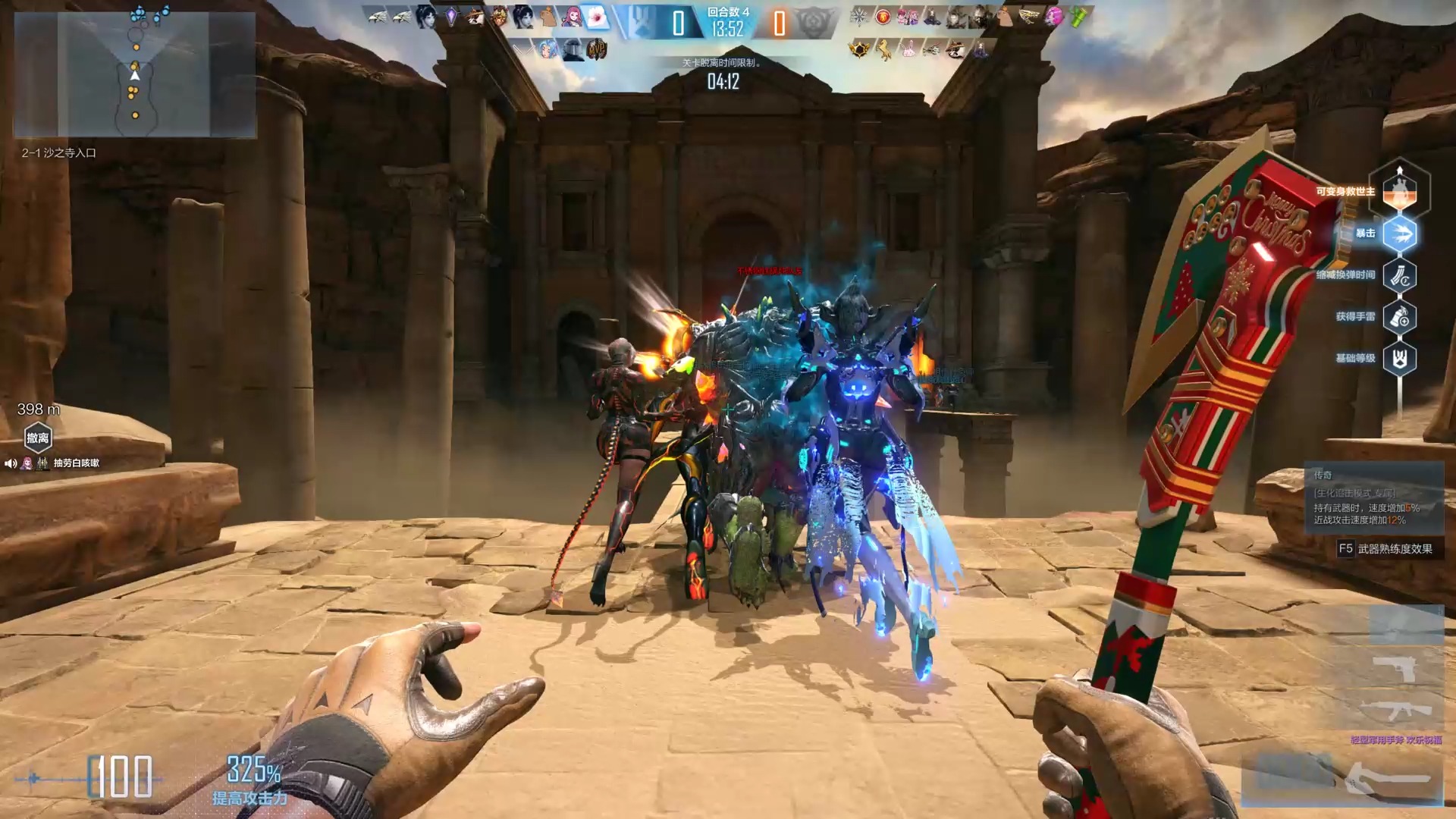Open the 基础等级 base level icon
Viewport: 1456px width, 819px height.
click(1400, 359)
